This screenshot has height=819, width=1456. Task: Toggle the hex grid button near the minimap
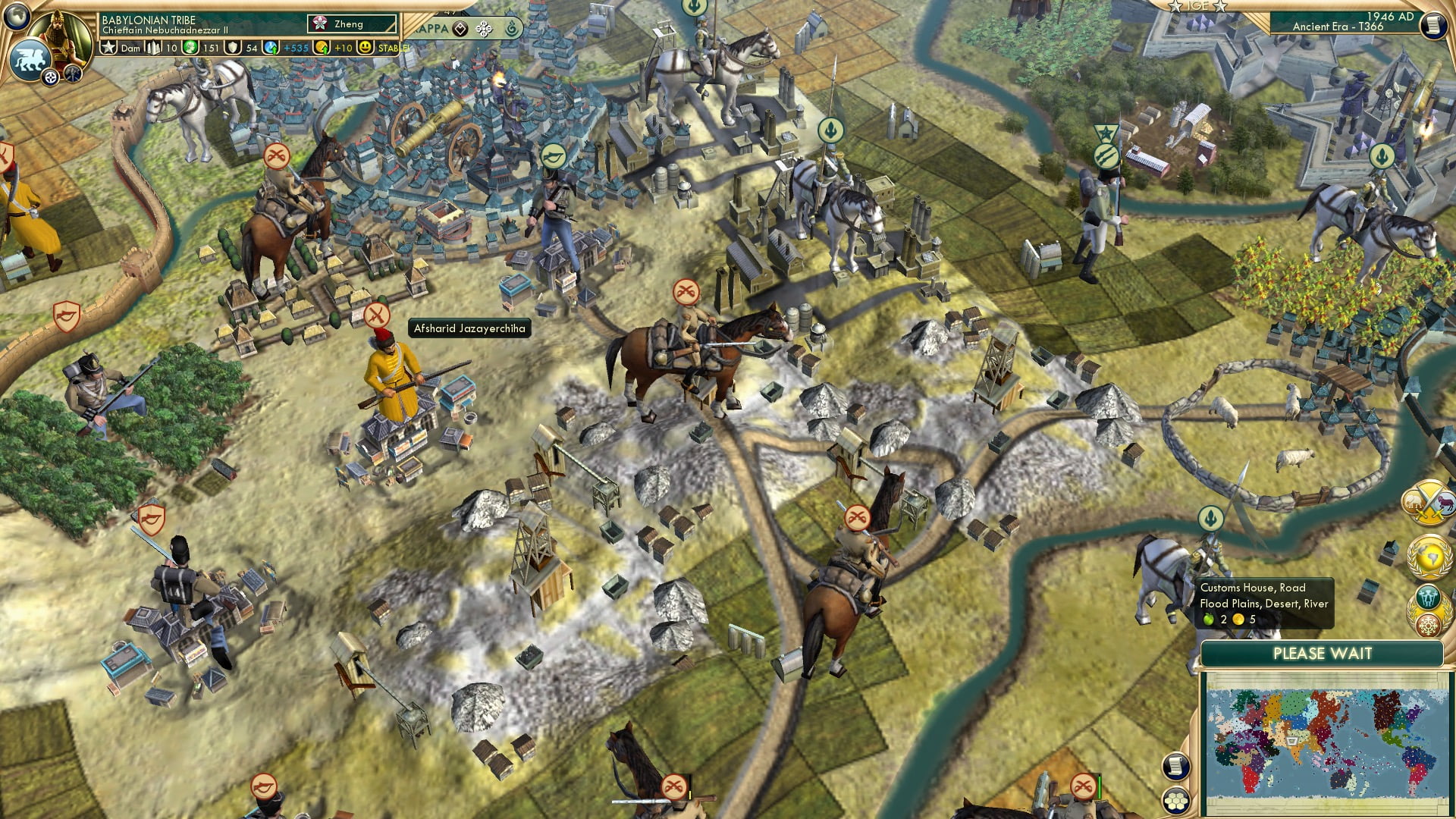click(1175, 801)
